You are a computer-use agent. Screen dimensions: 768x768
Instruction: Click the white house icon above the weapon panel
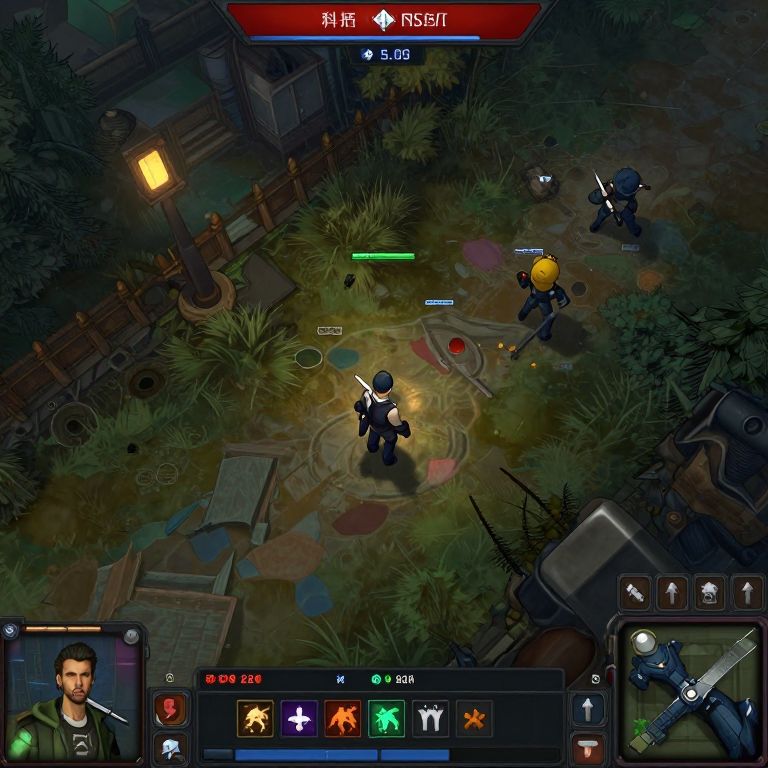pos(709,593)
